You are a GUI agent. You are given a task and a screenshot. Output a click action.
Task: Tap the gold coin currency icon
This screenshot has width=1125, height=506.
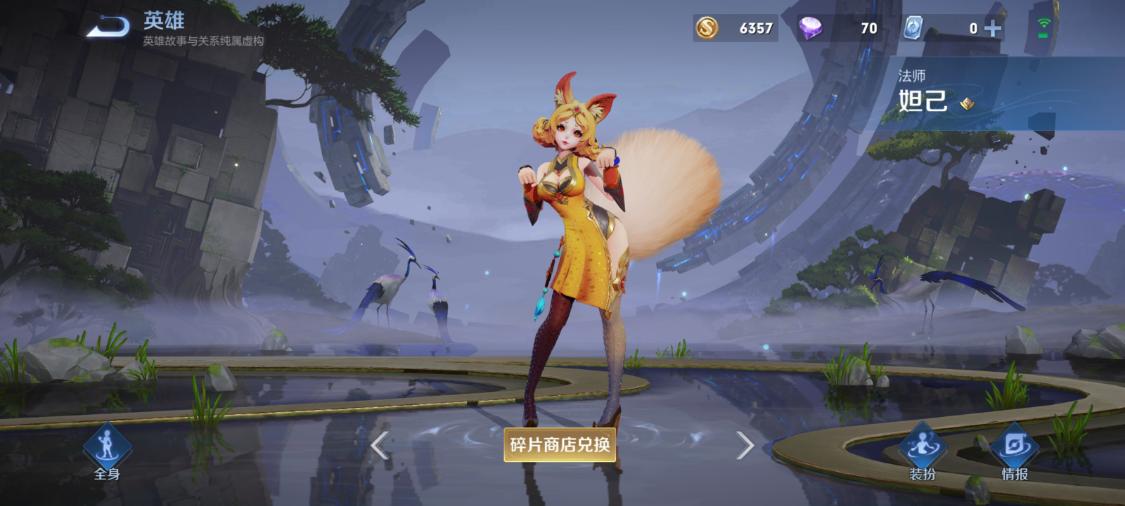click(x=707, y=28)
